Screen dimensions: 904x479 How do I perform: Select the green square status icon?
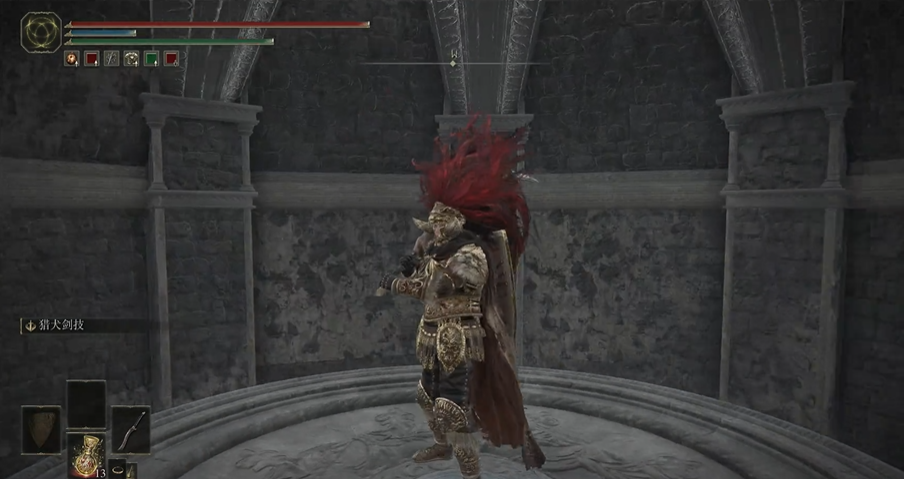tap(151, 59)
